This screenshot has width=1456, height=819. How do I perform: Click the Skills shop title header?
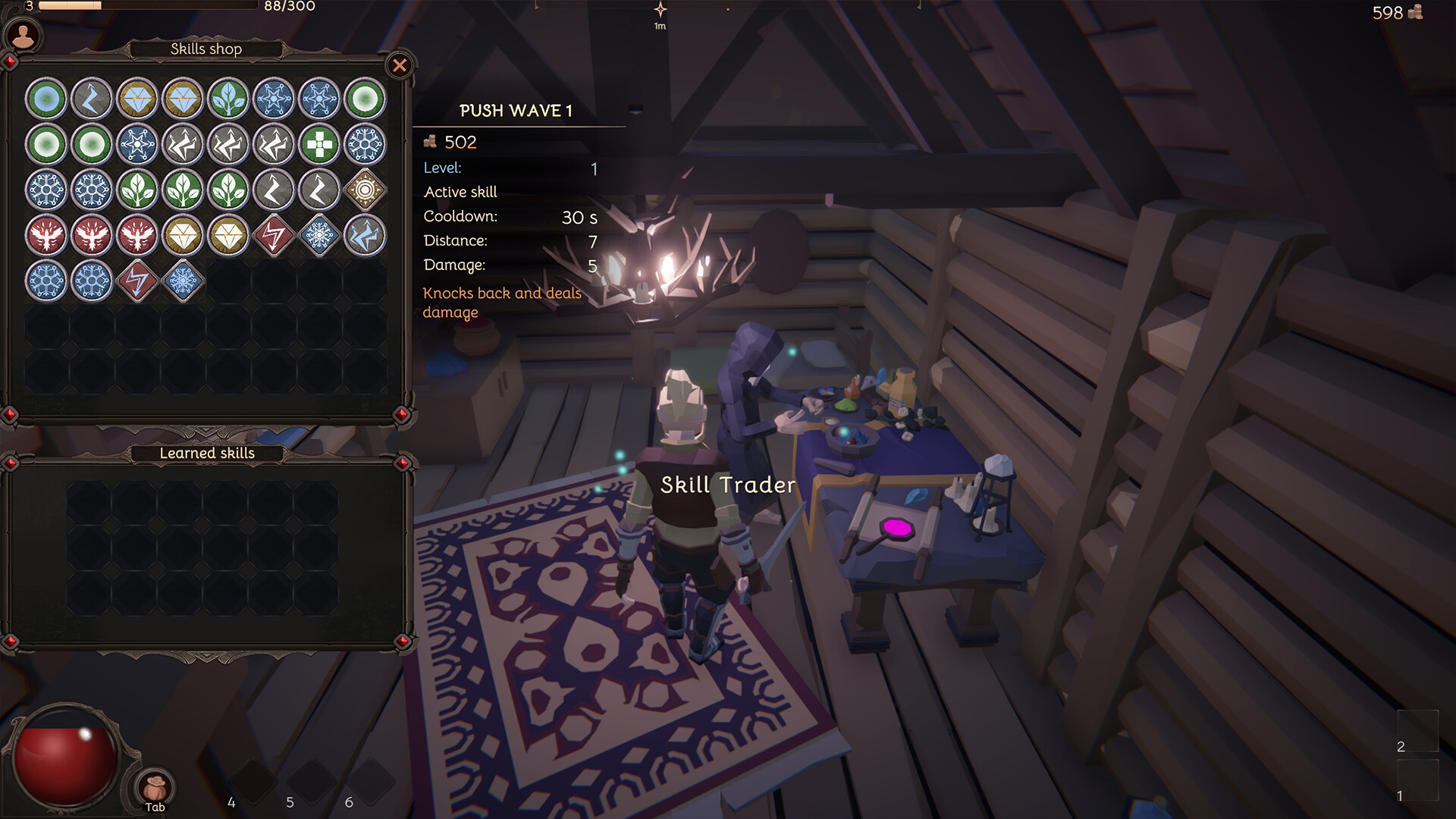(x=206, y=49)
